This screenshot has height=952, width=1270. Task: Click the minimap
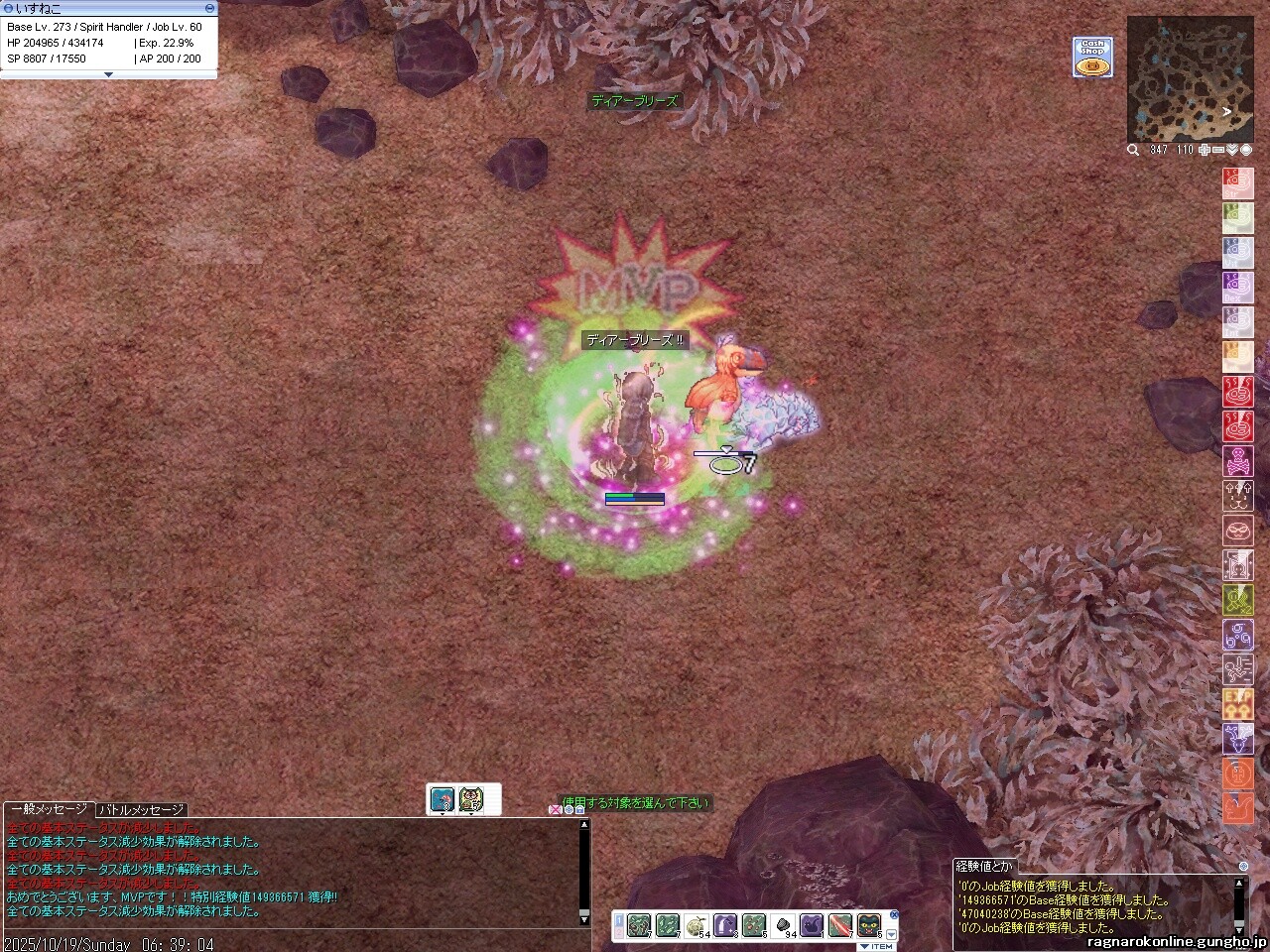pos(1189,79)
